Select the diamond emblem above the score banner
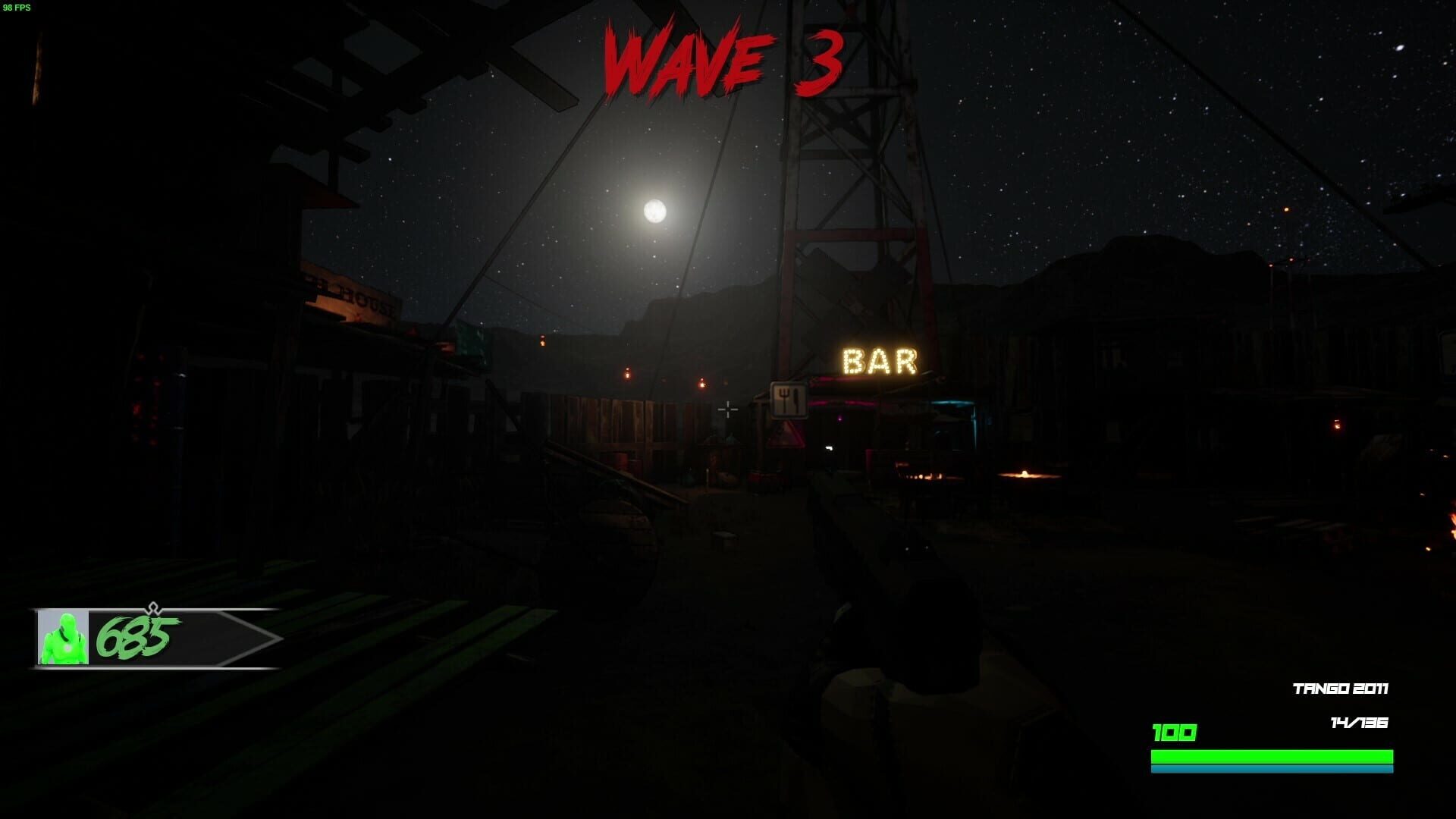Image resolution: width=1456 pixels, height=819 pixels. tap(153, 607)
